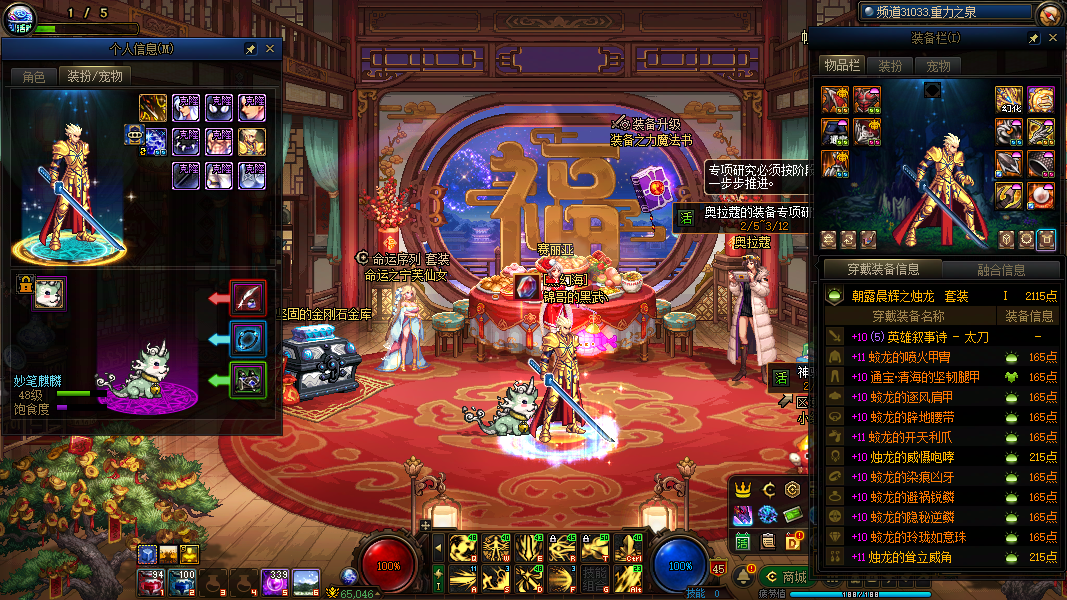Pin the personal info window
Image resolution: width=1067 pixels, height=600 pixels.
pyautogui.click(x=251, y=48)
